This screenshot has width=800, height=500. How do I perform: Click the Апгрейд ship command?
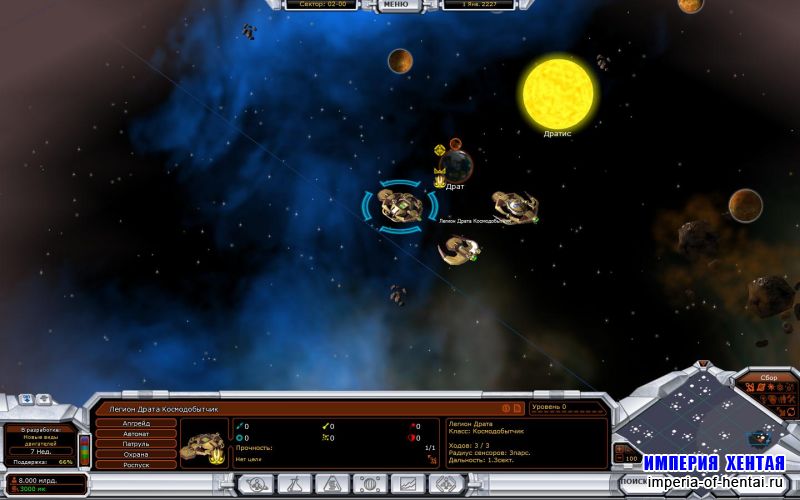134,423
